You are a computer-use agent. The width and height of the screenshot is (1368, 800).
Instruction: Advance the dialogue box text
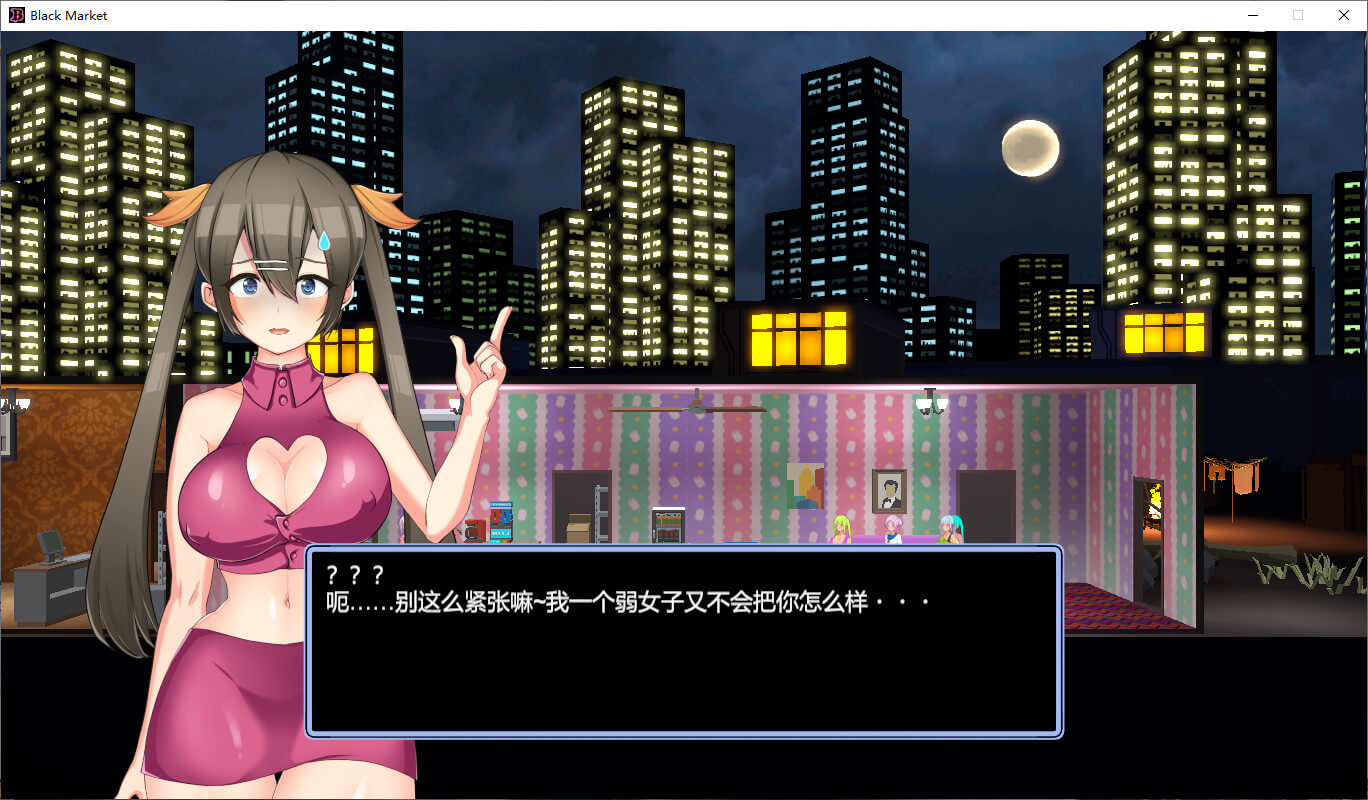point(683,641)
